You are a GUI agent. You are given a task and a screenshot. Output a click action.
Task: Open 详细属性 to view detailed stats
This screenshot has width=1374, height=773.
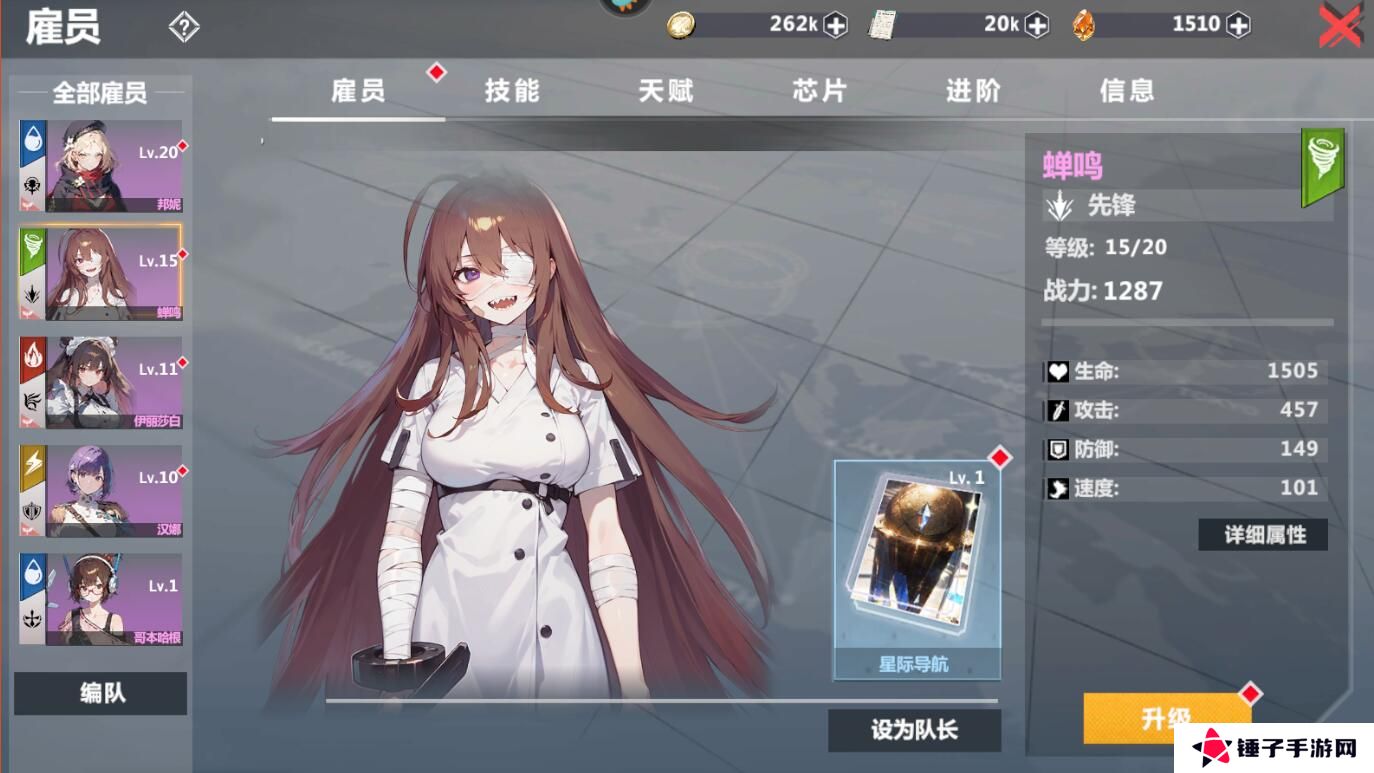[x=1262, y=534]
